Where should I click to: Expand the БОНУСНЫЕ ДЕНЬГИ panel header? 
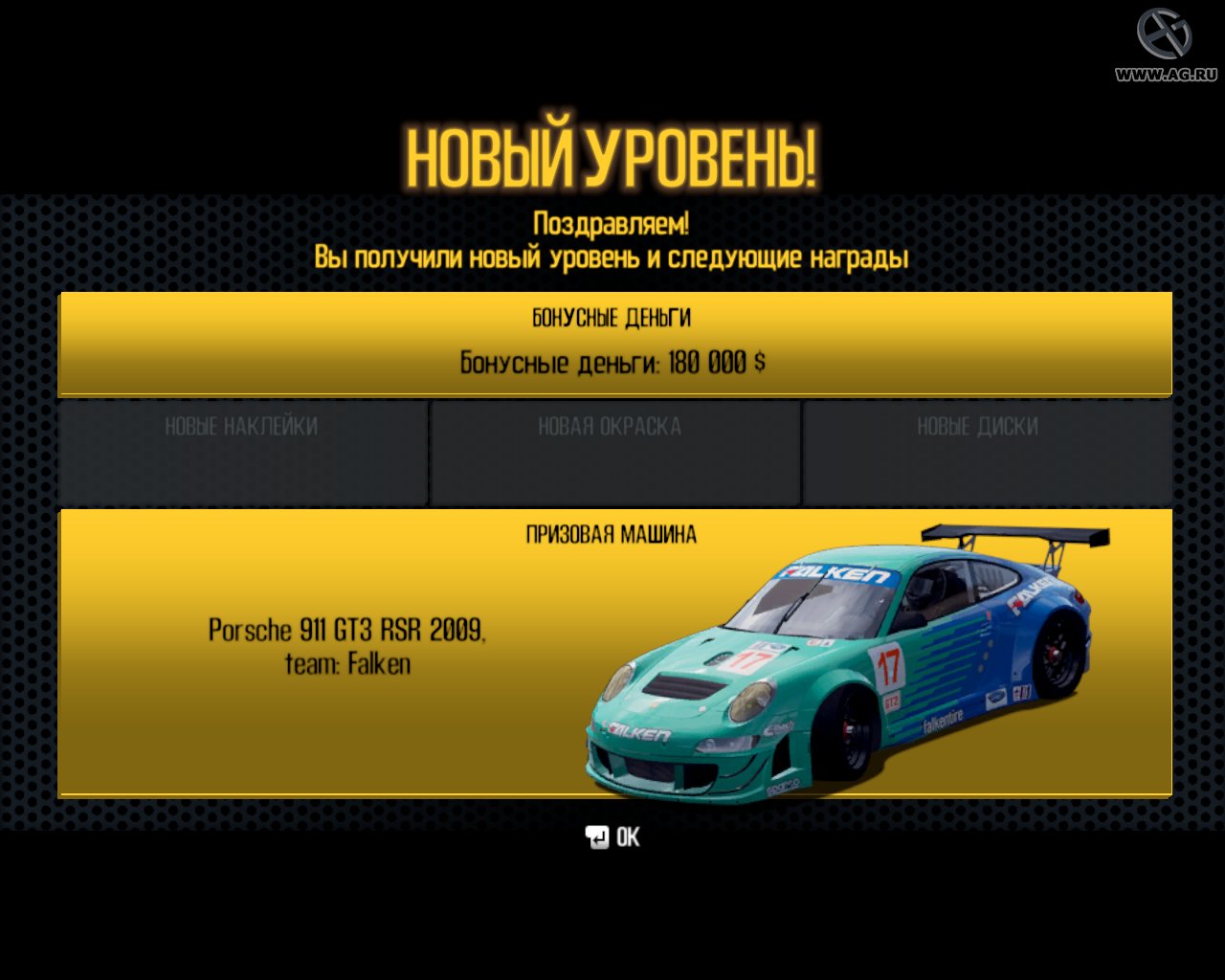coord(612,318)
